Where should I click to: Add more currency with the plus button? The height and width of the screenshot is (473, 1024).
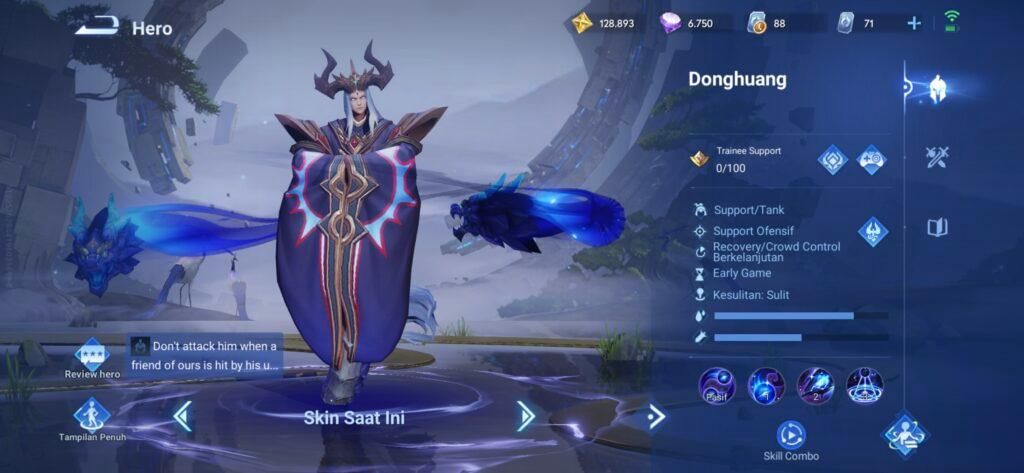point(914,23)
